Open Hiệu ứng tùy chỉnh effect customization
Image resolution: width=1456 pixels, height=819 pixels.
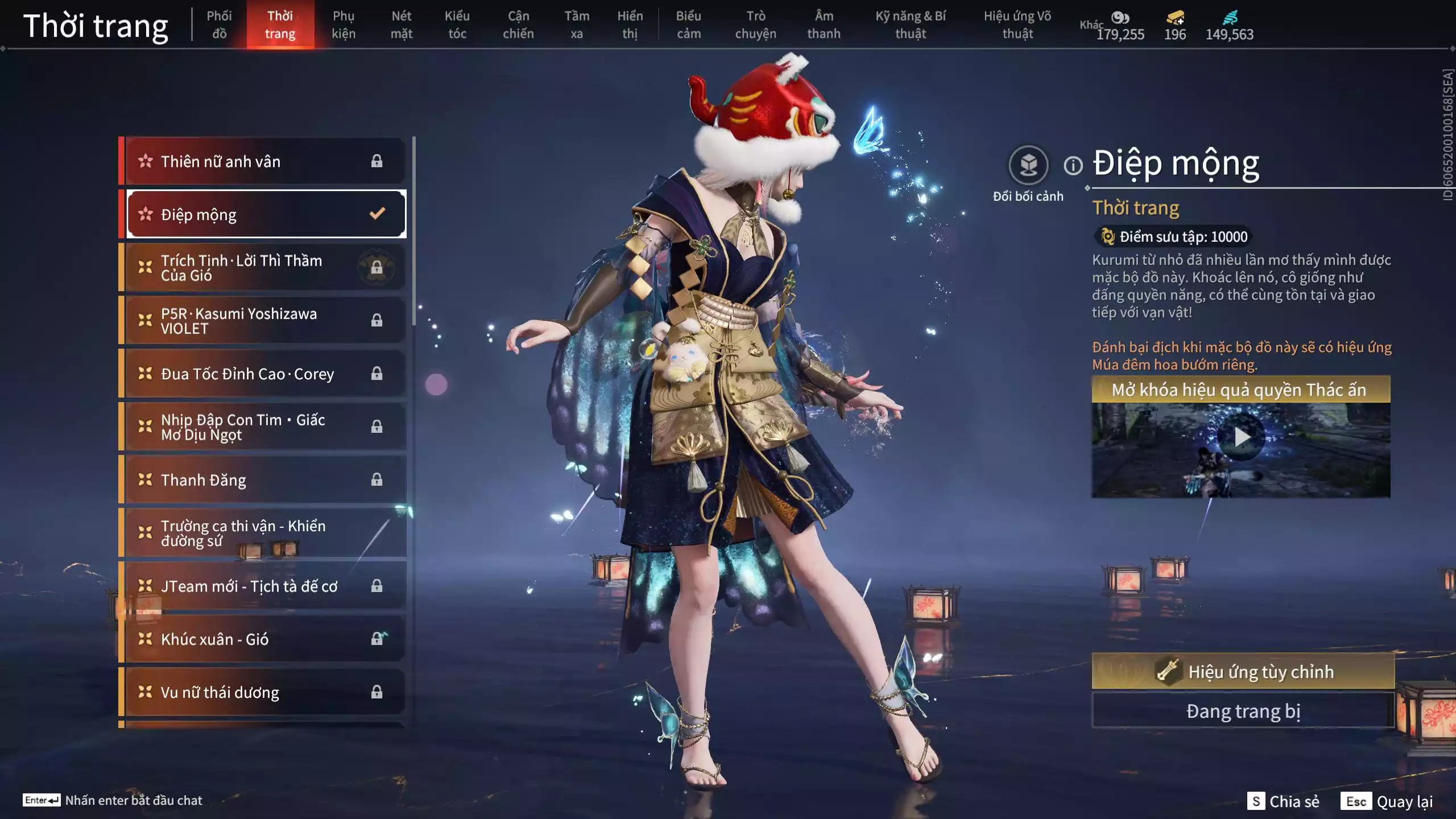1243,672
